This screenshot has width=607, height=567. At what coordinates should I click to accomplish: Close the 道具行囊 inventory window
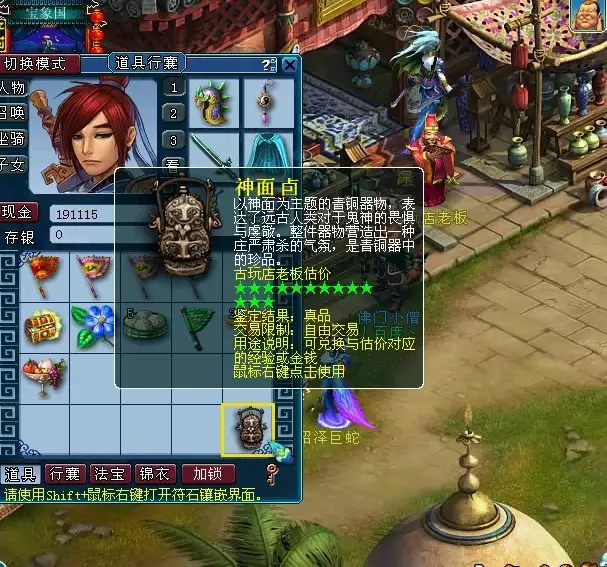pos(289,65)
